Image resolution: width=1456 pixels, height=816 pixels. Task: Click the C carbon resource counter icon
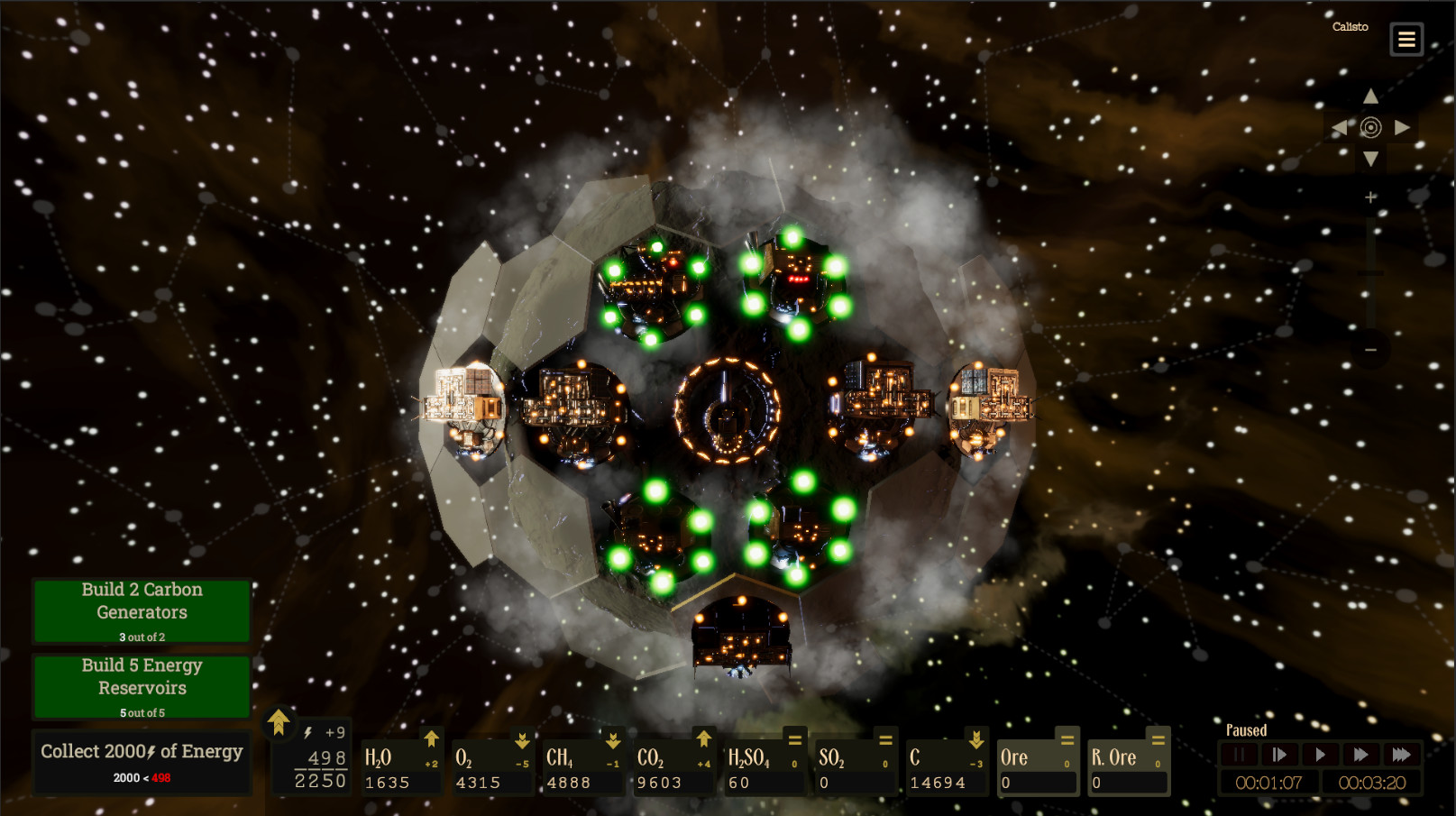[916, 759]
